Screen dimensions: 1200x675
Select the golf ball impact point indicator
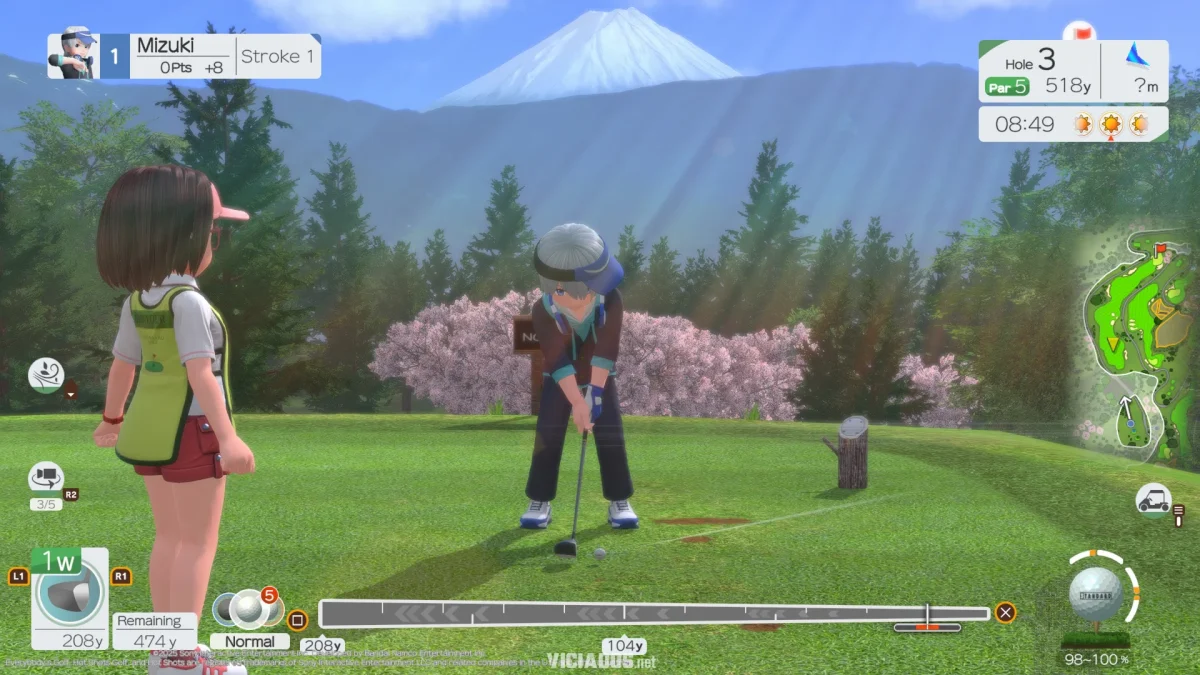point(1096,594)
